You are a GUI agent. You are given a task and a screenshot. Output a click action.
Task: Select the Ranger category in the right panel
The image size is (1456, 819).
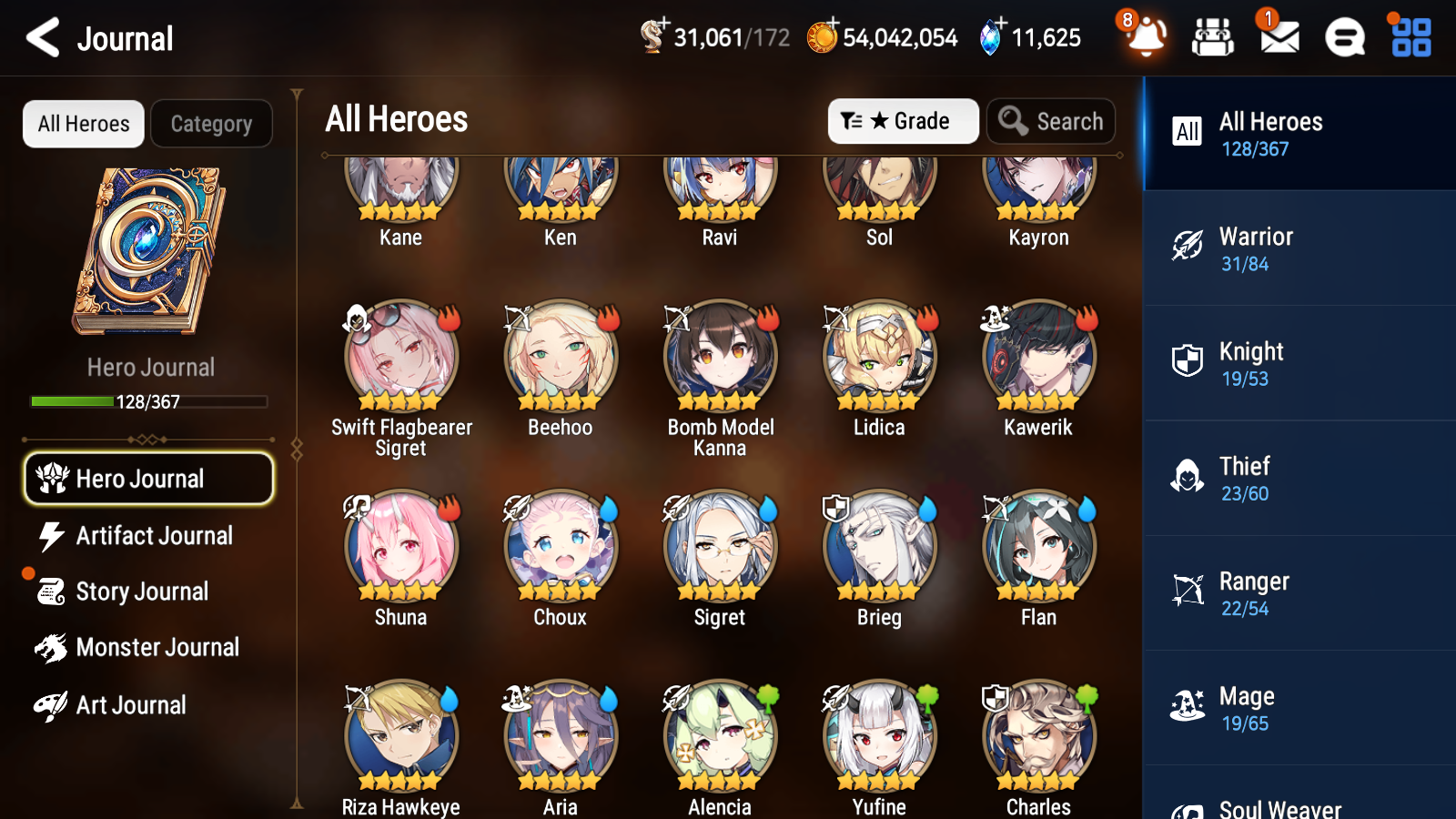point(1297,593)
